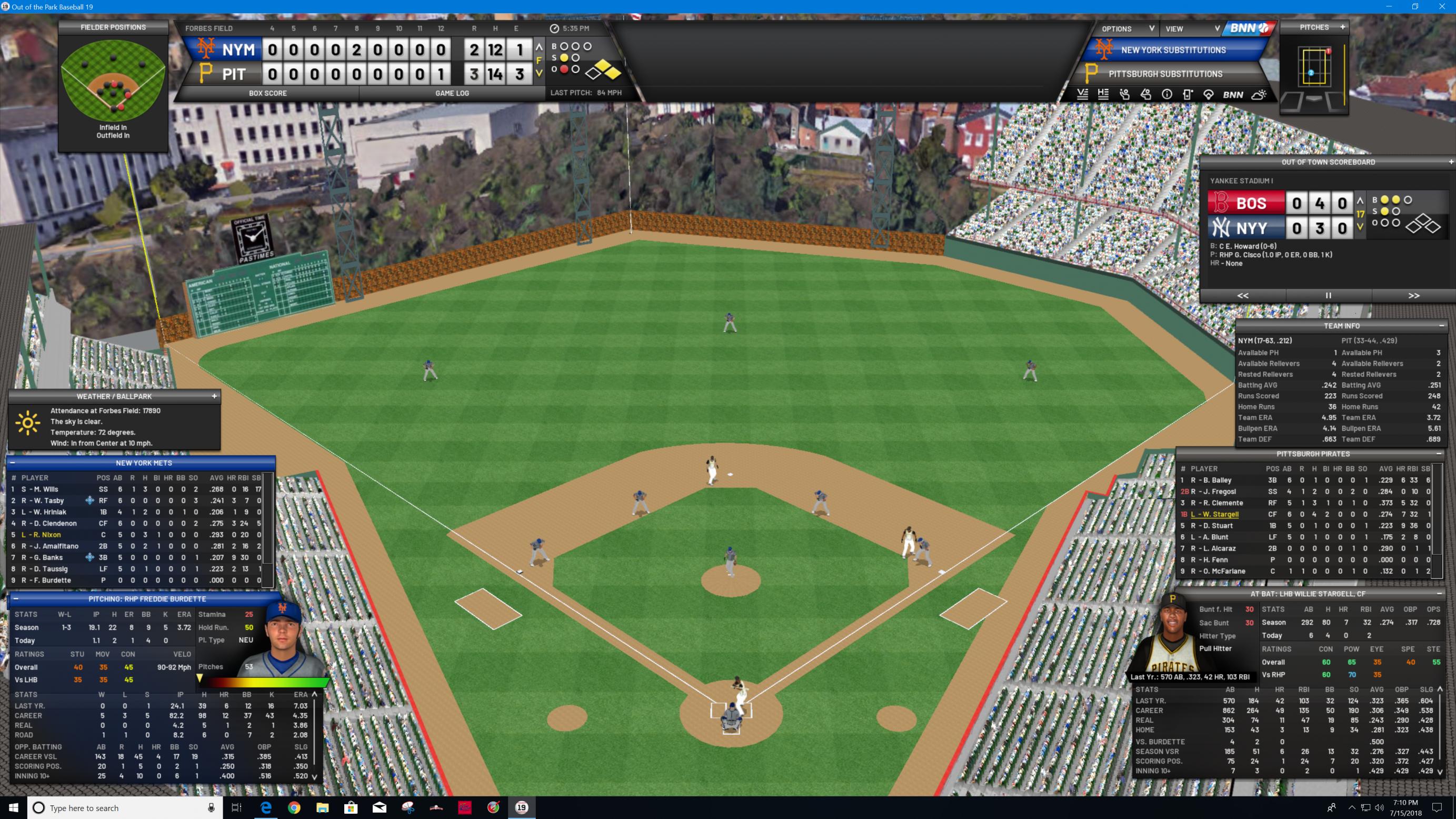Click the fielder positions diamond toolbar icon
Screen dimensions: 1456x819
coord(1209,95)
